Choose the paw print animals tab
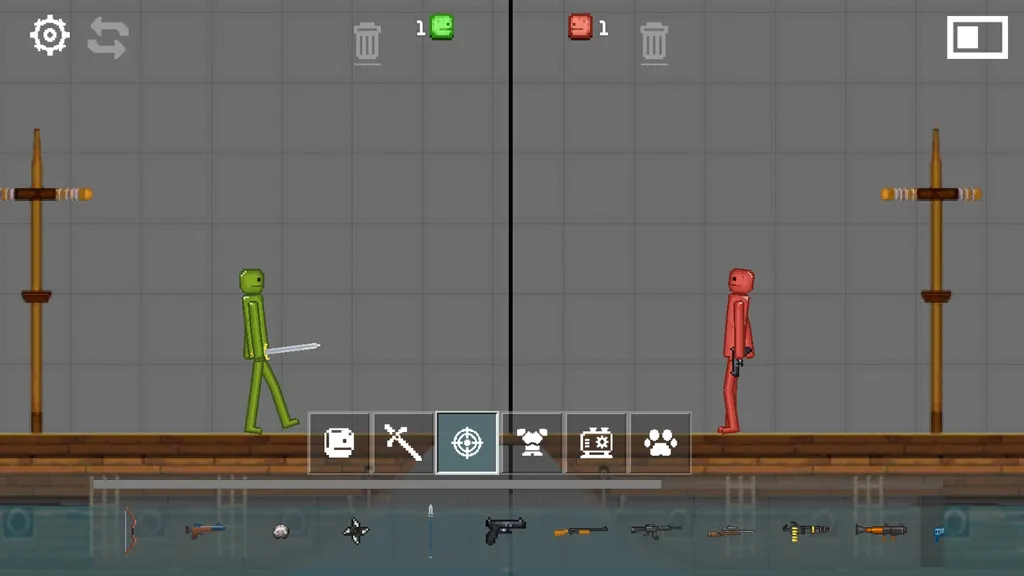This screenshot has width=1024, height=576. click(660, 442)
